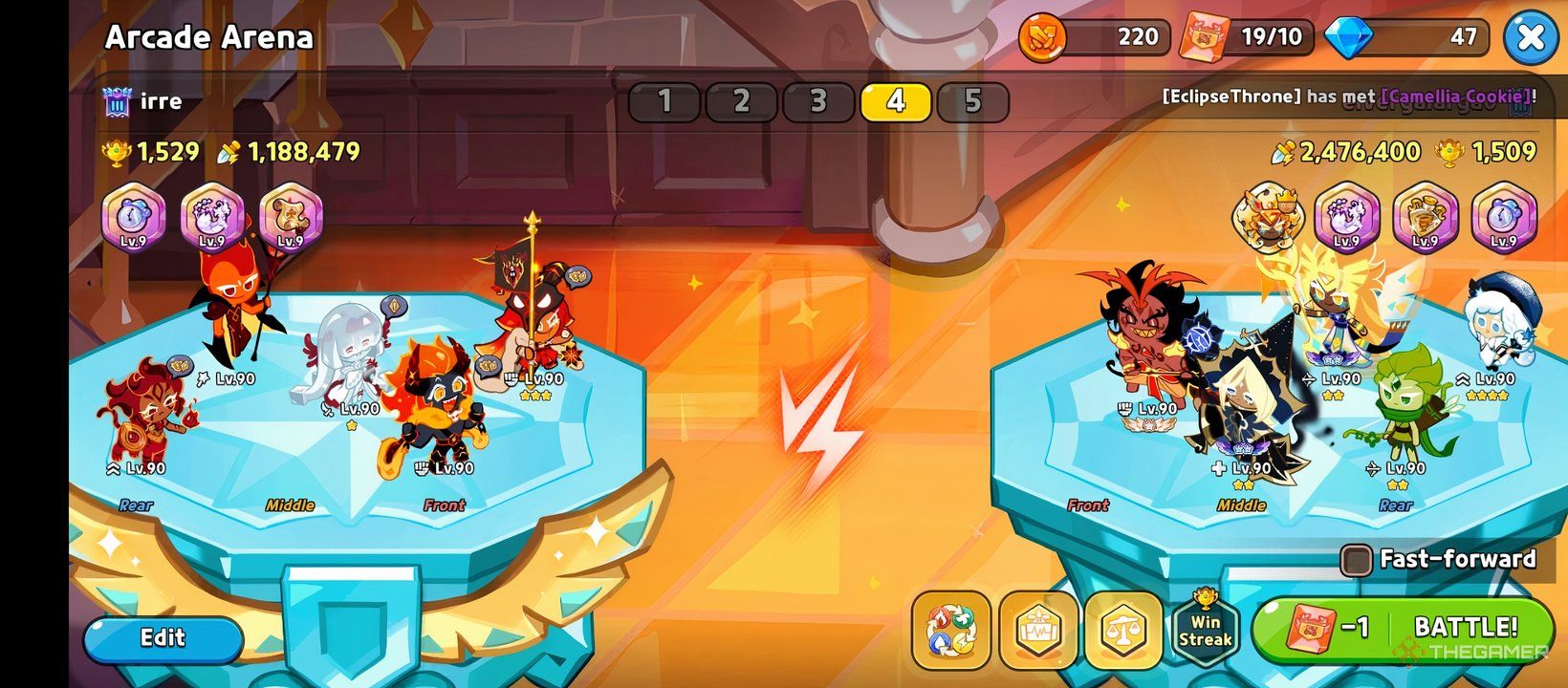This screenshot has width=1568, height=688.
Task: Open the Win Streak badge
Action: pos(1205,630)
